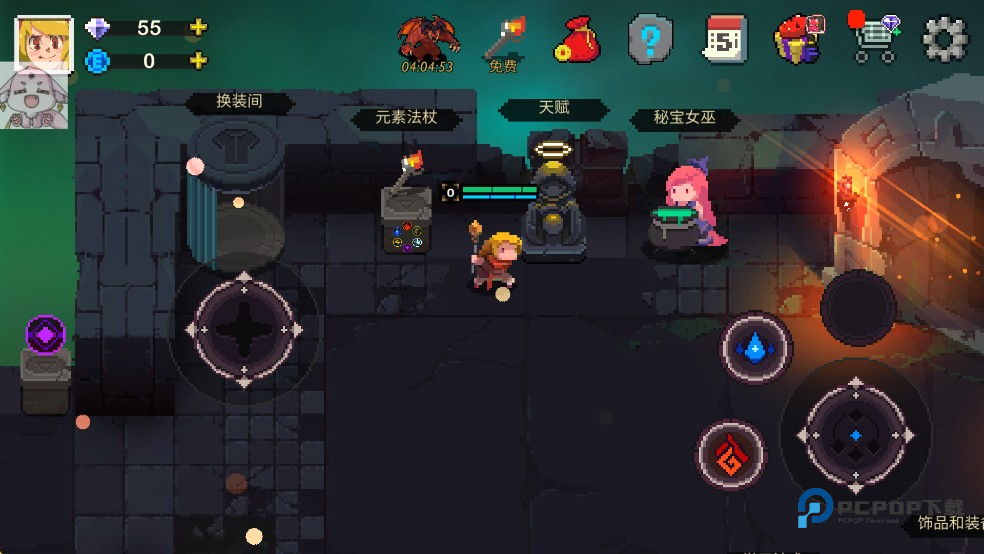Tap the grey chibi mascot icon
The height and width of the screenshot is (554, 984).
(34, 100)
